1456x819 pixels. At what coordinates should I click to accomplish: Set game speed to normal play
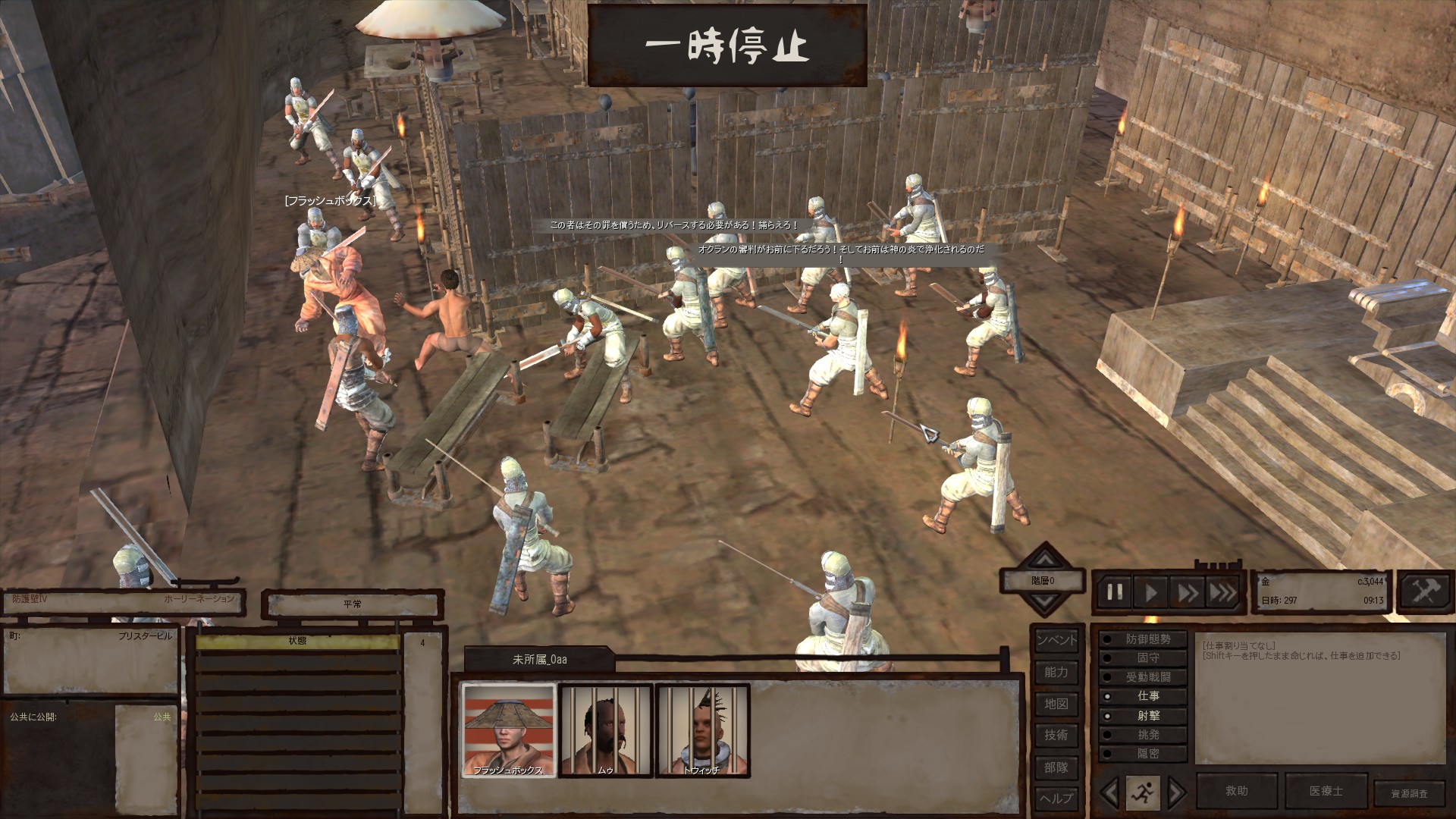tap(1151, 592)
